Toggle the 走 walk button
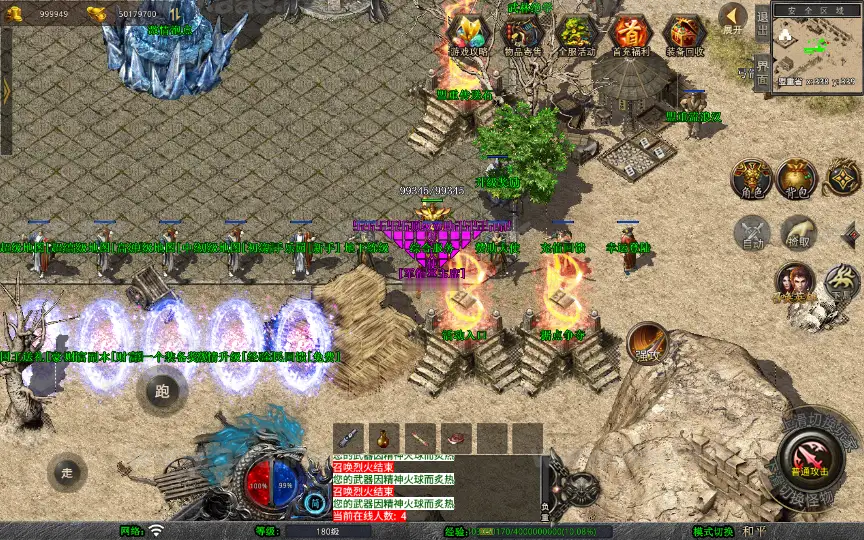The width and height of the screenshot is (864, 540). [68, 472]
